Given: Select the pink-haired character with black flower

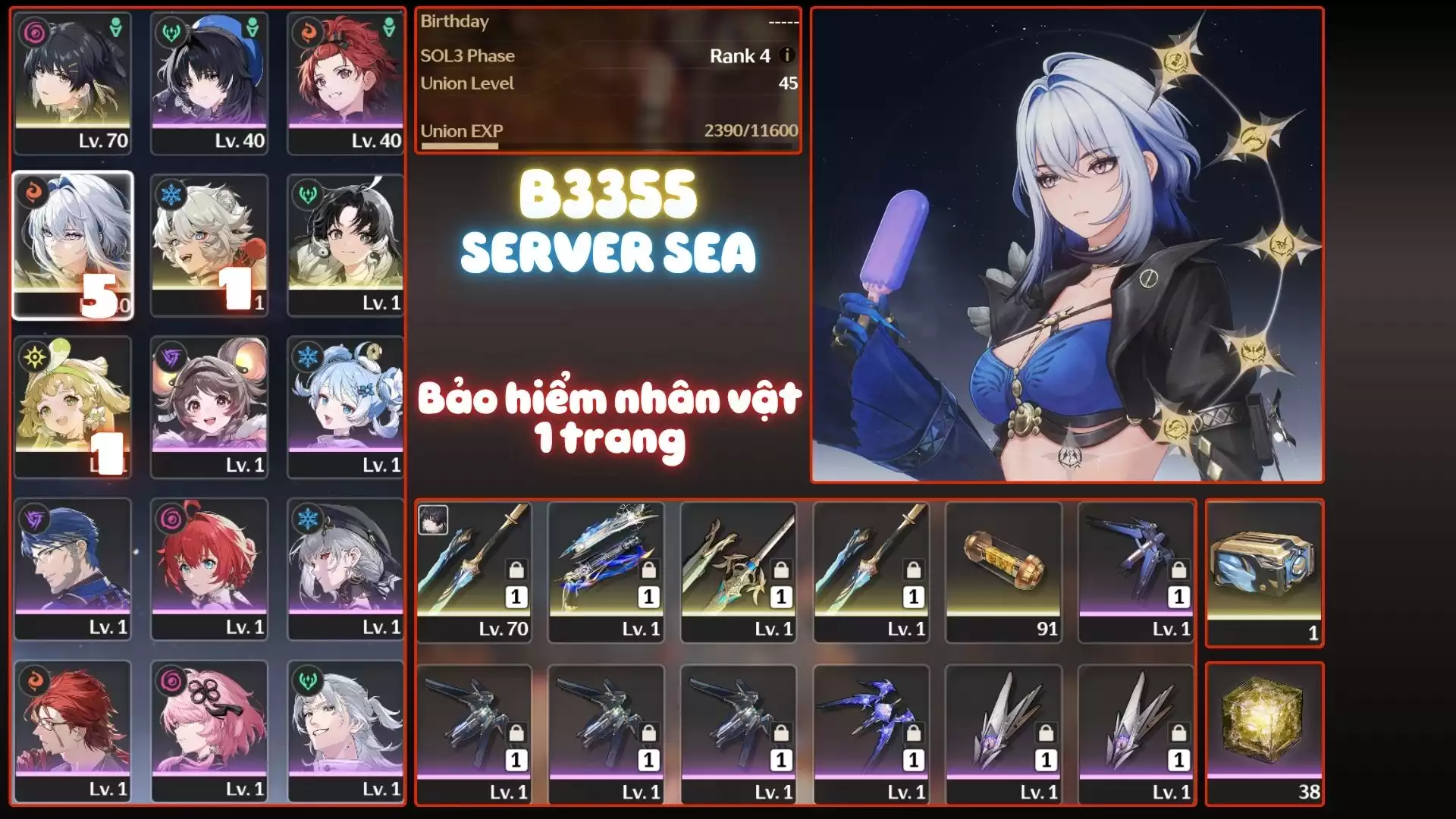Looking at the screenshot, I should [209, 731].
